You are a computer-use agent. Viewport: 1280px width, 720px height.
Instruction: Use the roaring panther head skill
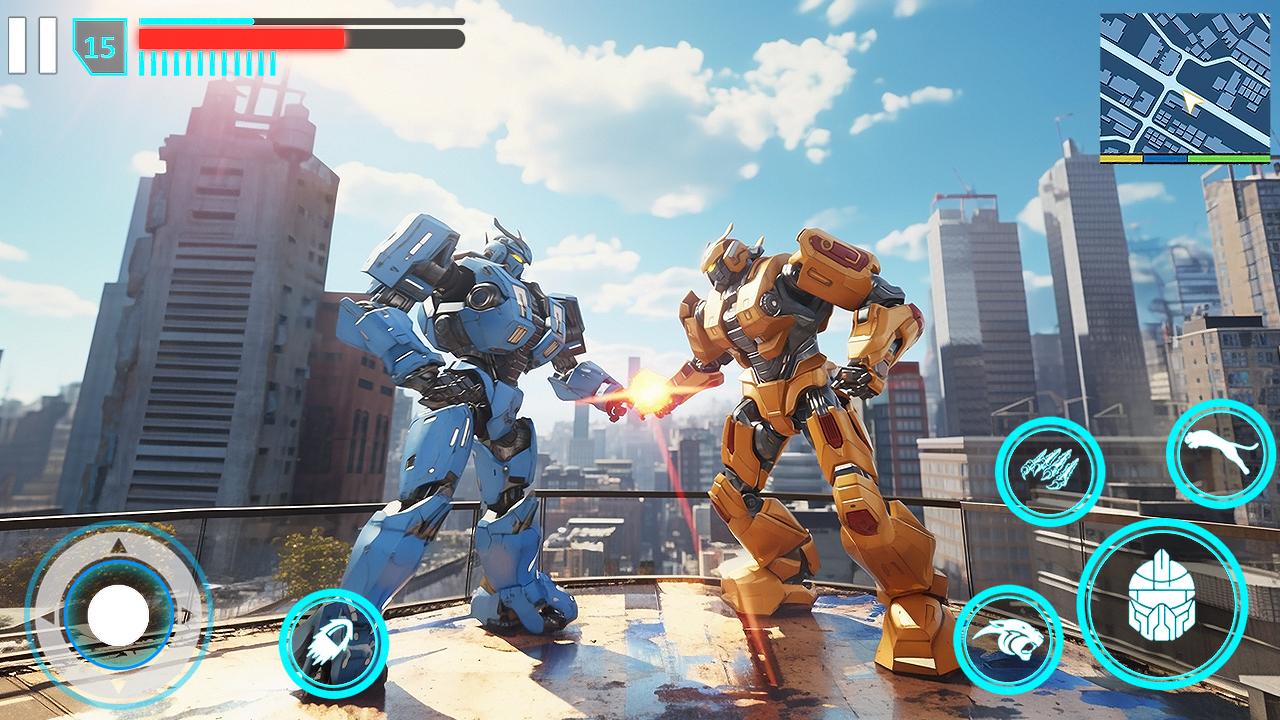click(x=1008, y=640)
